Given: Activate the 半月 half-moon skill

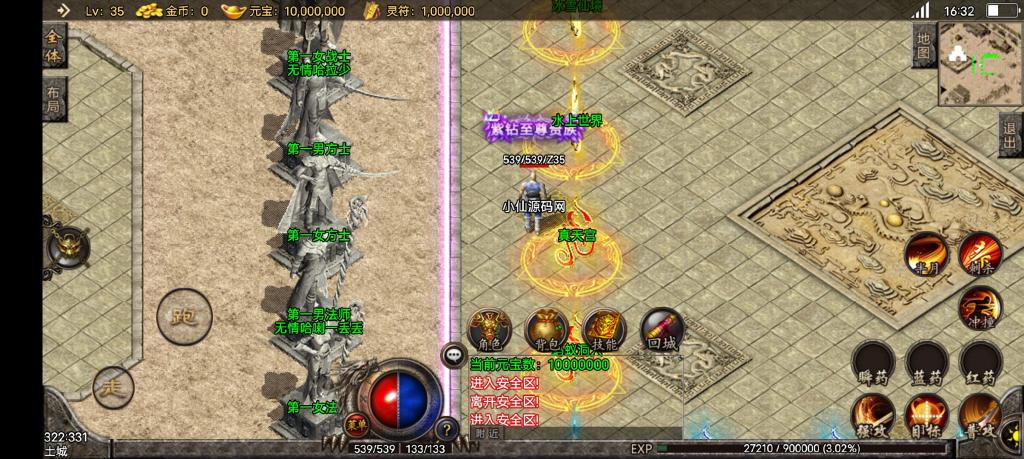Looking at the screenshot, I should [926, 253].
